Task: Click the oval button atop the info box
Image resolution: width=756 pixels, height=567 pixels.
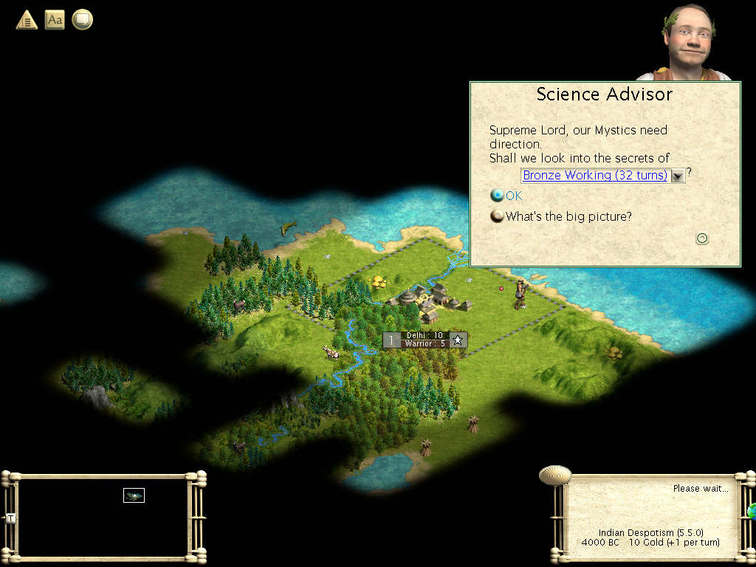Action: [x=554, y=474]
